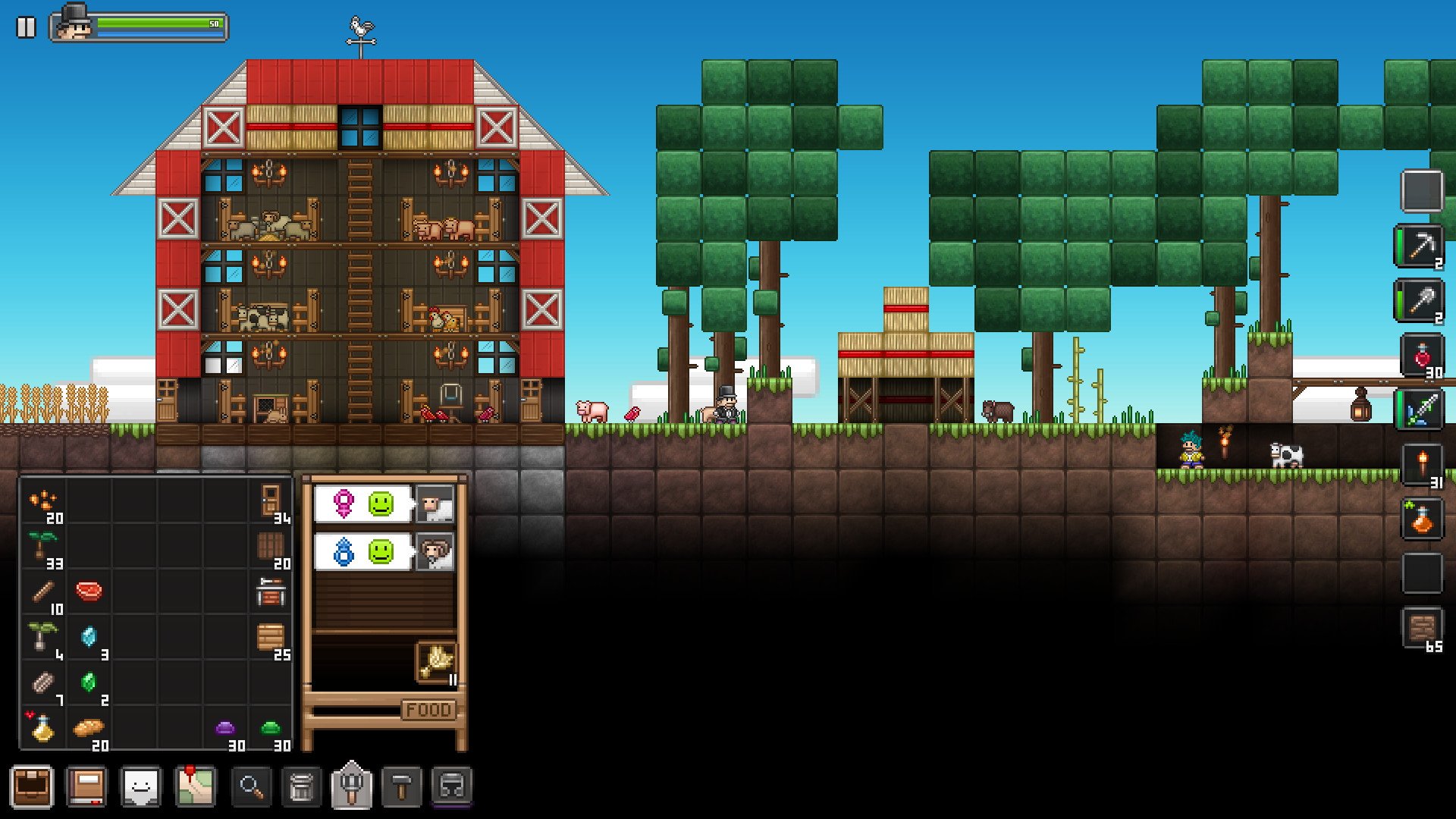Open the armor equipment icon
Screen dimensions: 1456x819
453,786
